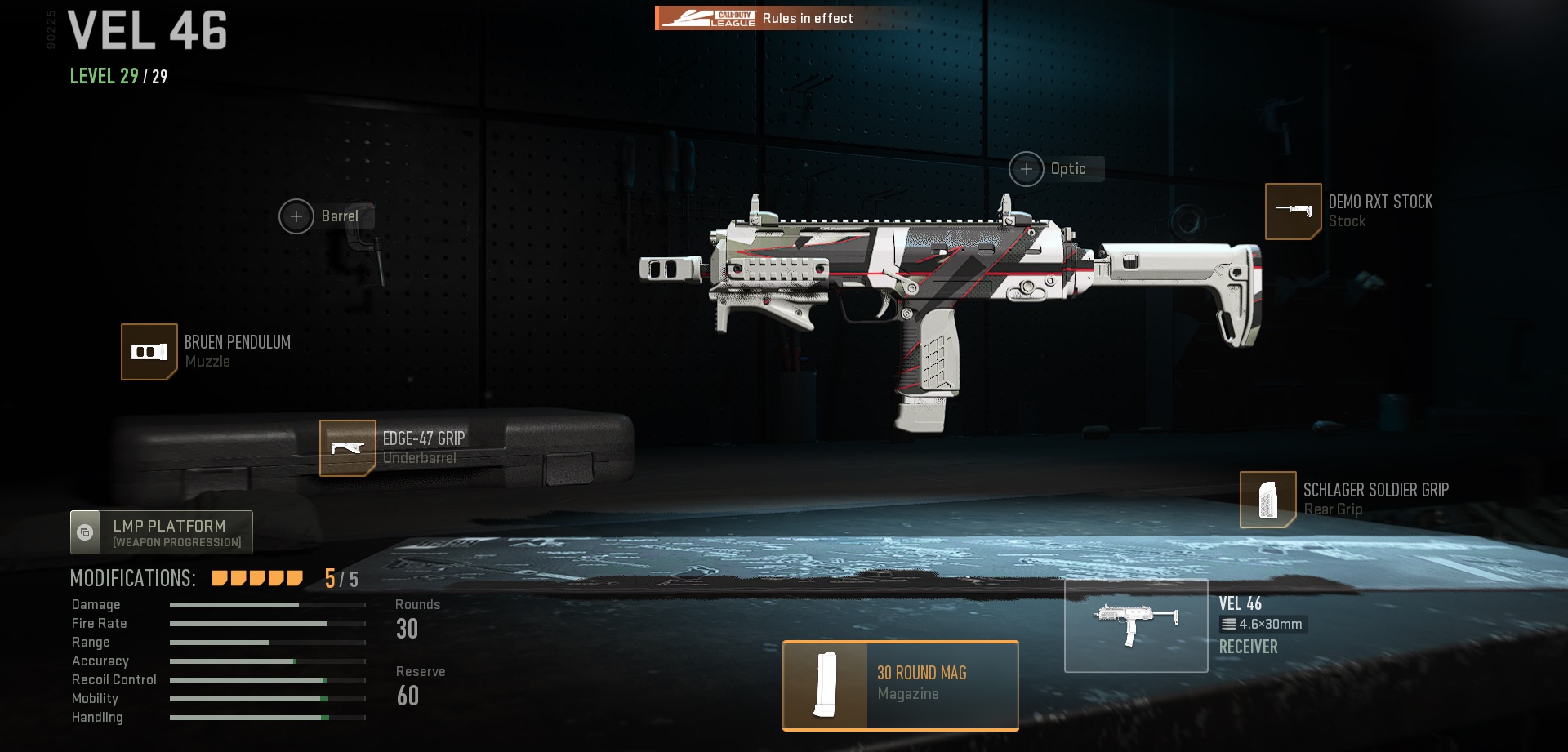
Task: Choose the Demo RXT Stock slot
Action: 1293,211
